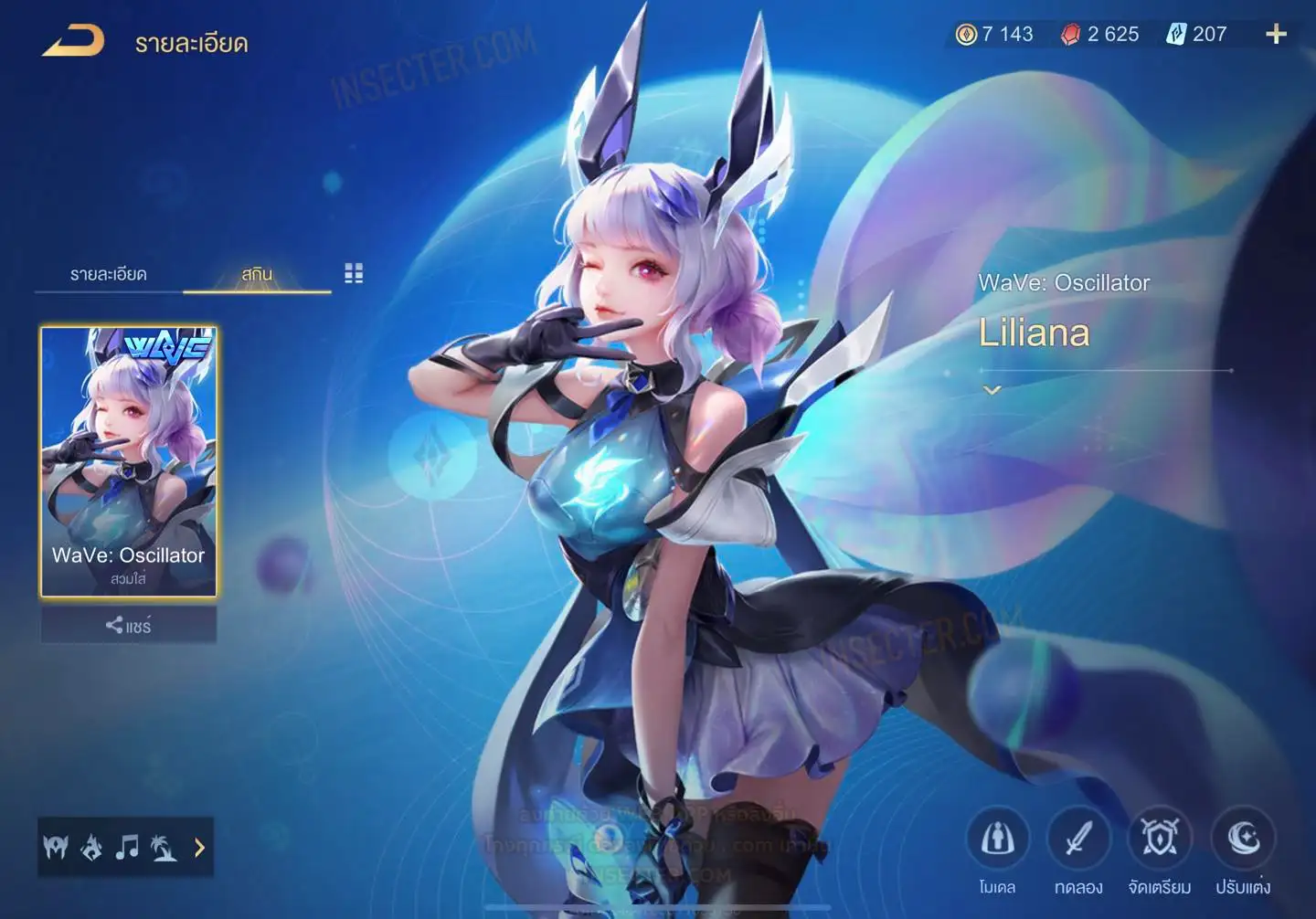Switch to the รายละเอียด tab
1316x919 pixels.
[x=108, y=274]
